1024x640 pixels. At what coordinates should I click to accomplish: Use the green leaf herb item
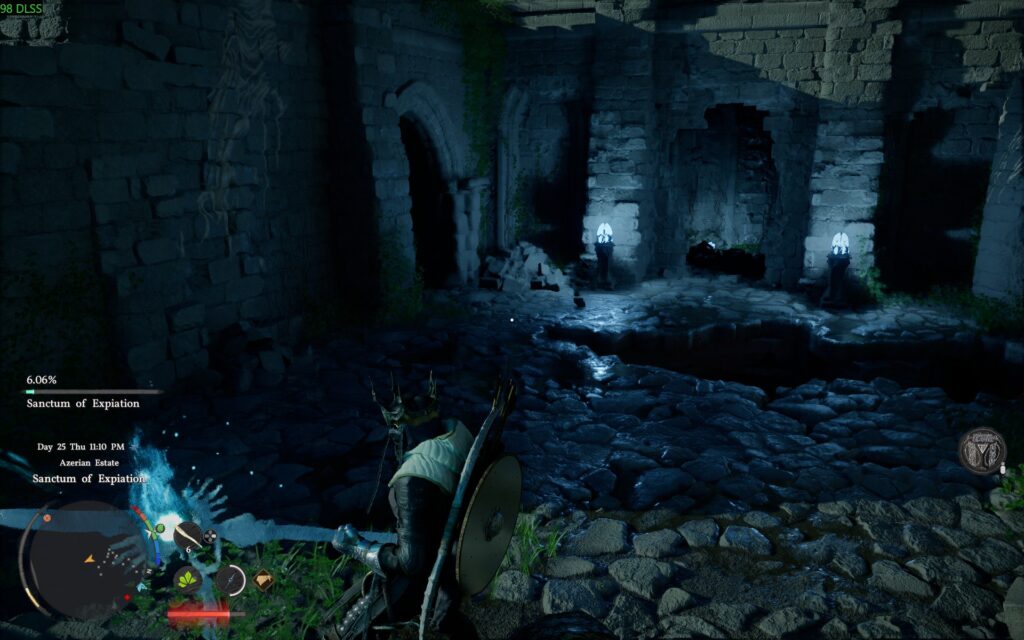point(187,579)
